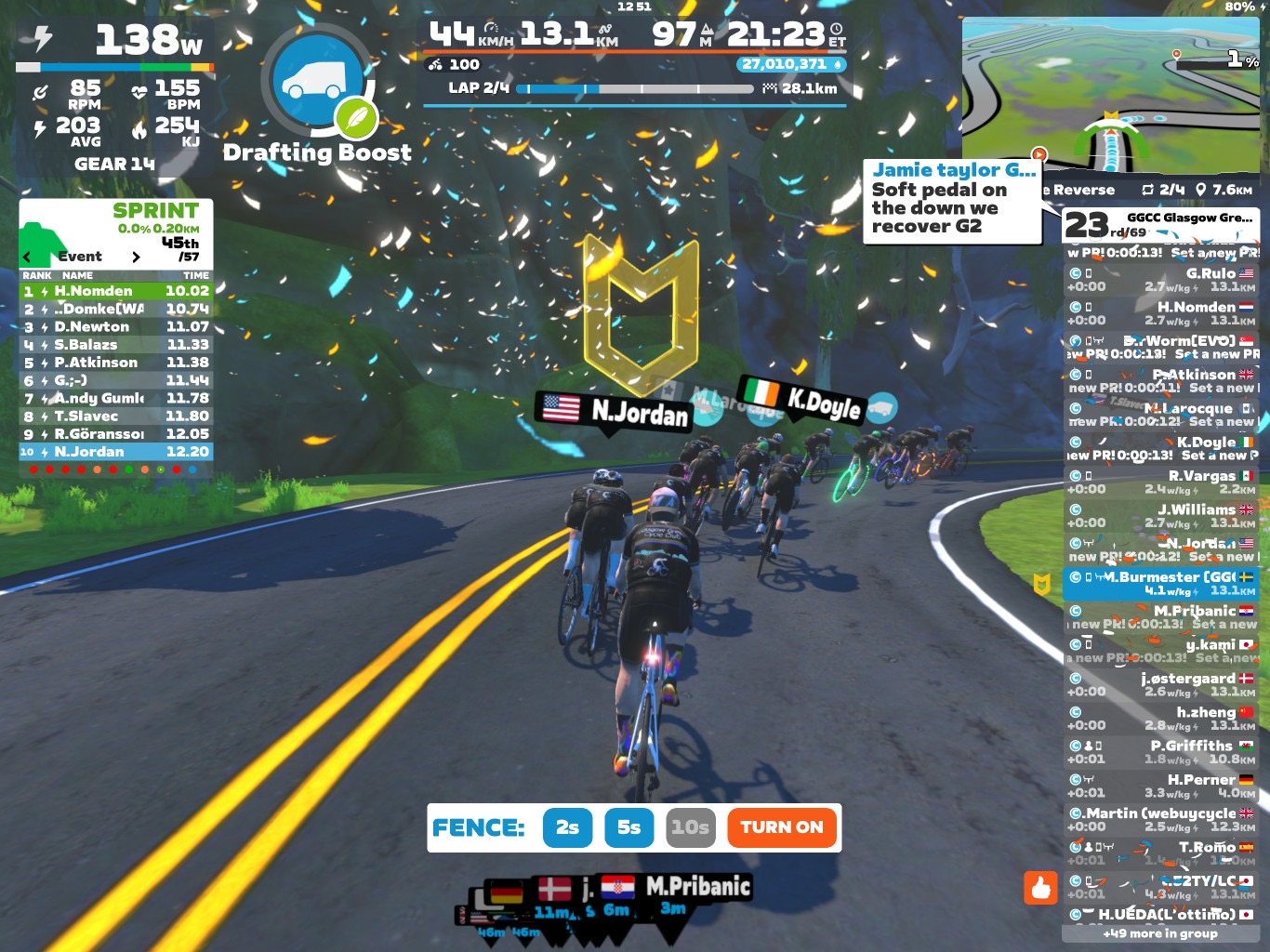
Task: Expand the +49 more in group row
Action: pyautogui.click(x=1160, y=933)
